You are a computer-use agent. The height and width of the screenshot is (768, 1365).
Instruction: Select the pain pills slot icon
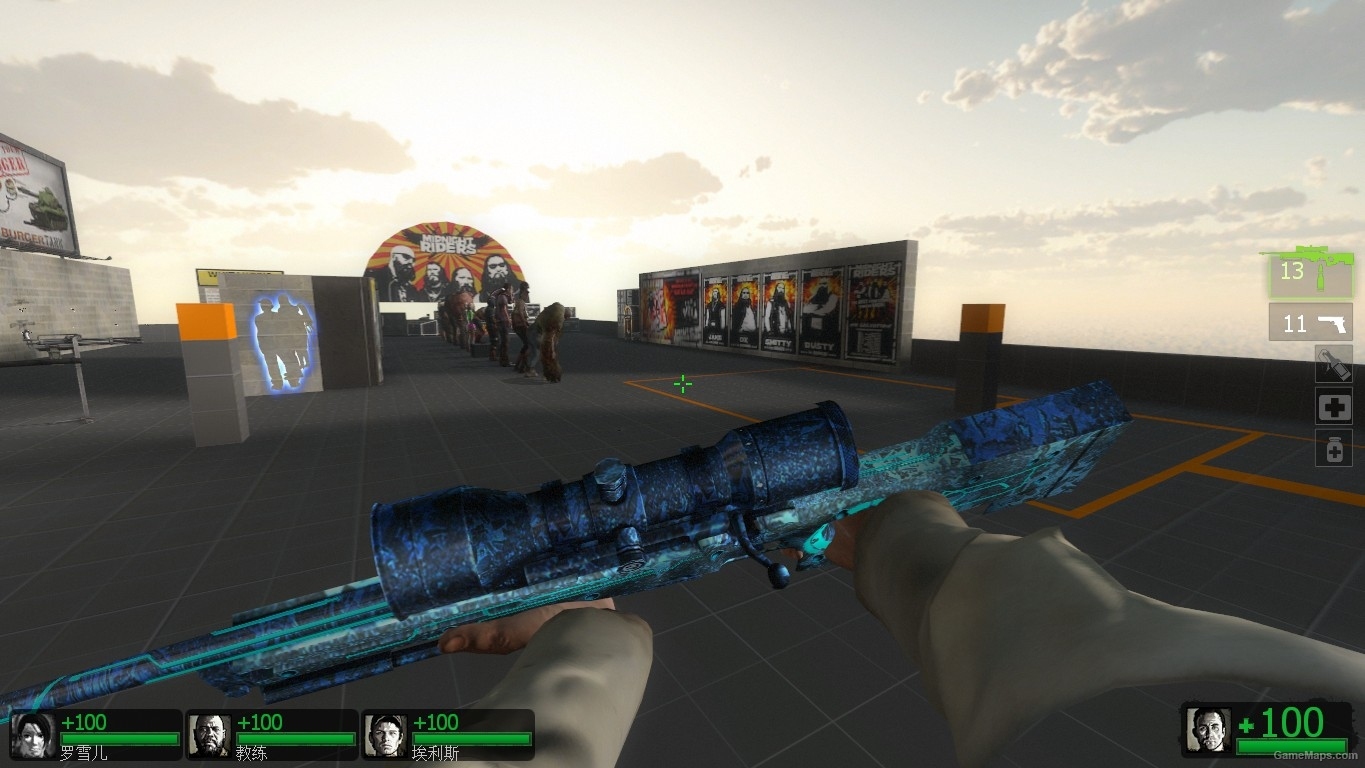(1334, 449)
